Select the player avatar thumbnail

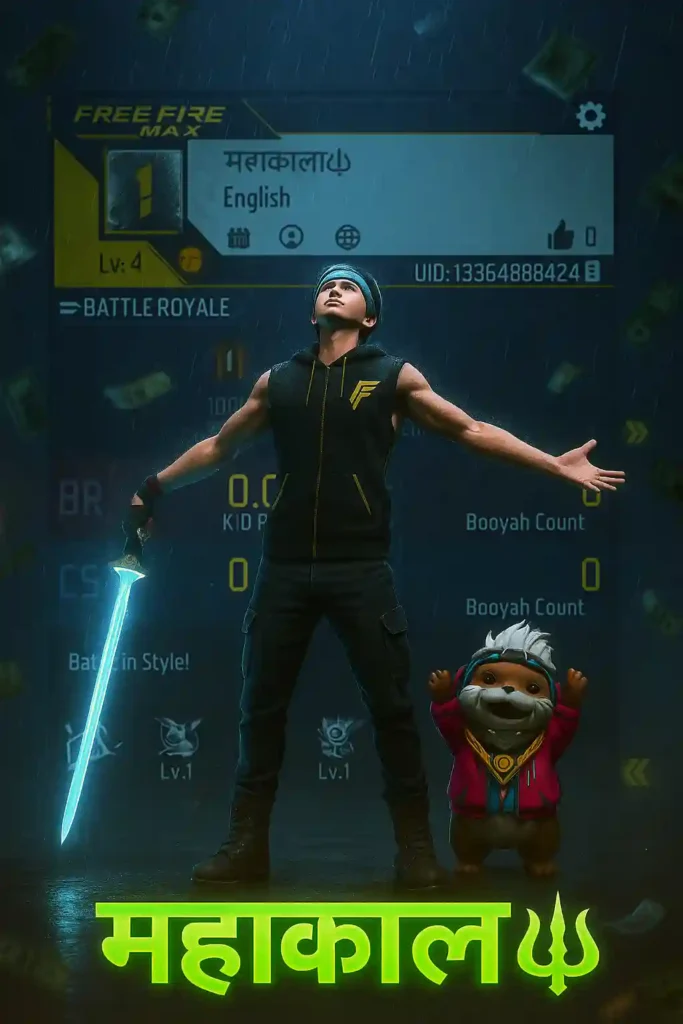(144, 190)
